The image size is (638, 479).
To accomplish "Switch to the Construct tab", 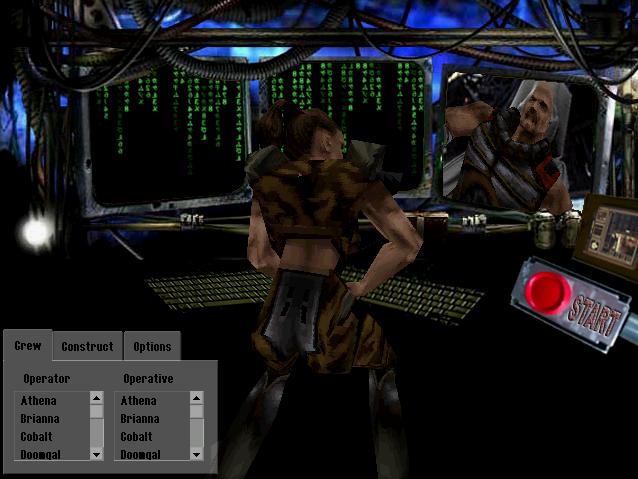I will coord(87,347).
